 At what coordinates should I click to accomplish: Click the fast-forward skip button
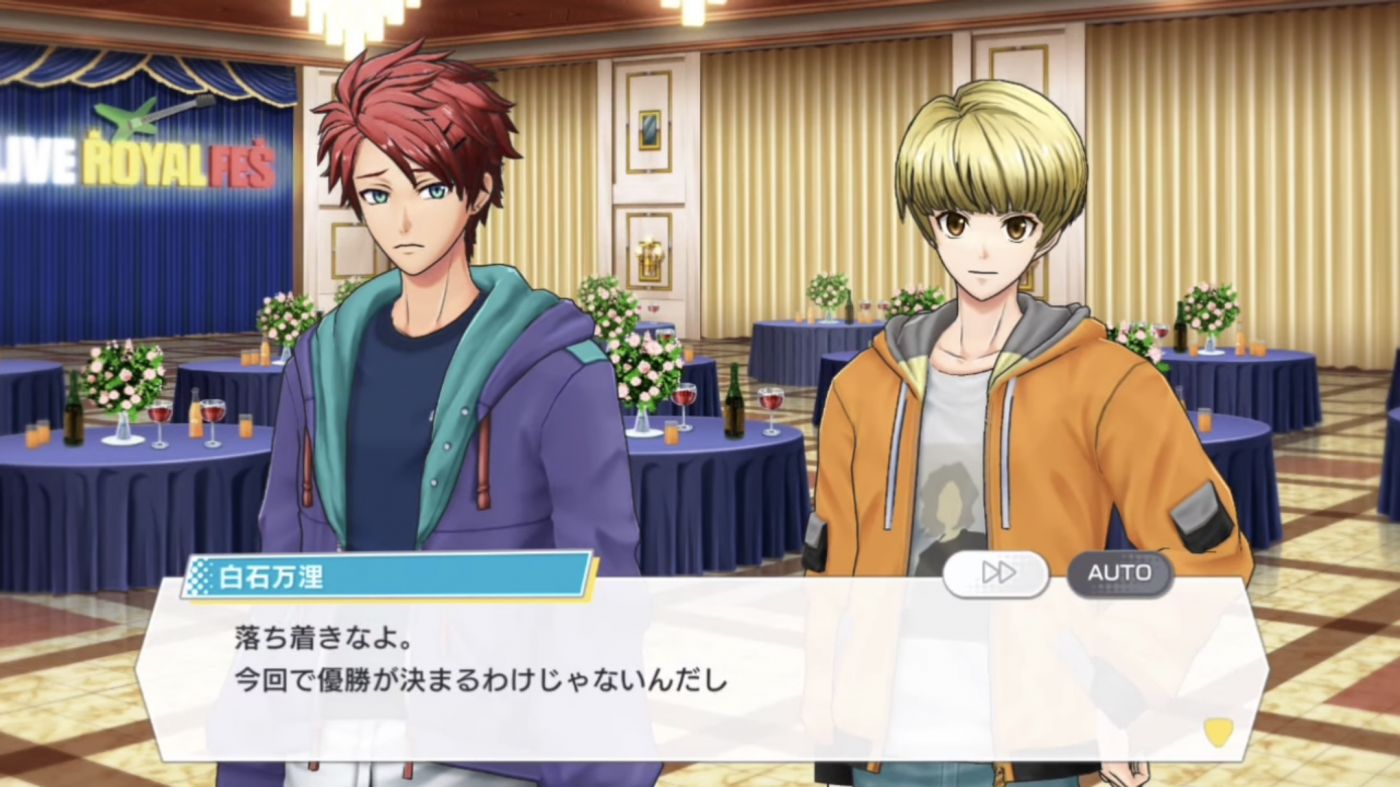click(x=996, y=573)
